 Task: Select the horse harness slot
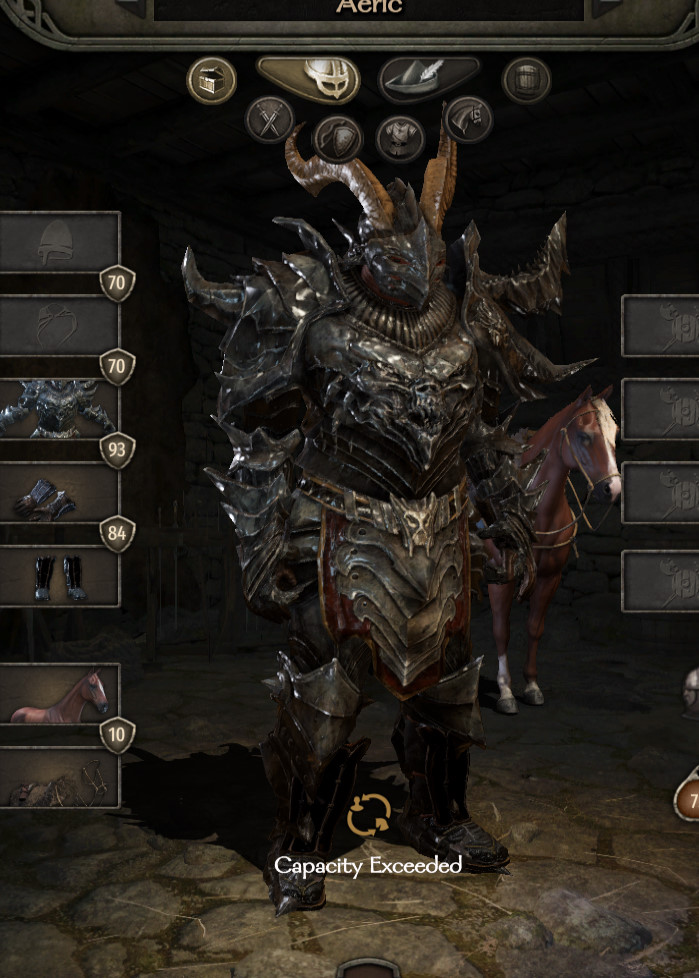pyautogui.click(x=58, y=778)
